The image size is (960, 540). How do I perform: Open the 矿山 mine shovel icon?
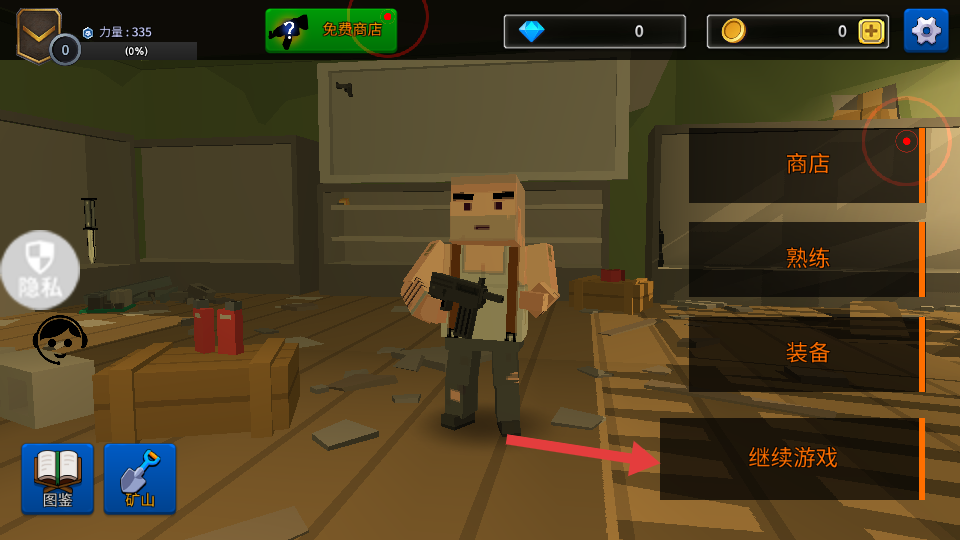[140, 478]
